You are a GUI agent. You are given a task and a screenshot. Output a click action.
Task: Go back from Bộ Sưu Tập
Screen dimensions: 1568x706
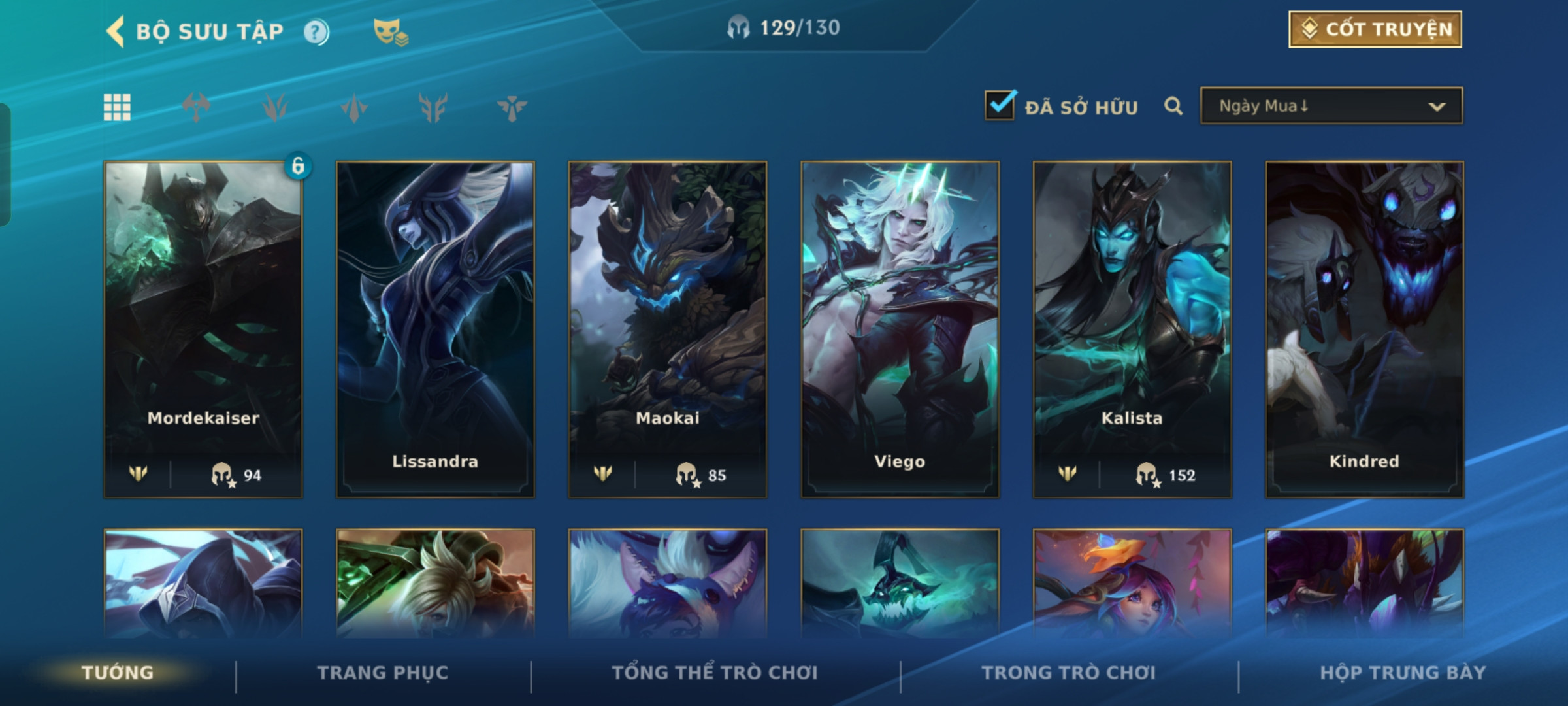point(116,31)
